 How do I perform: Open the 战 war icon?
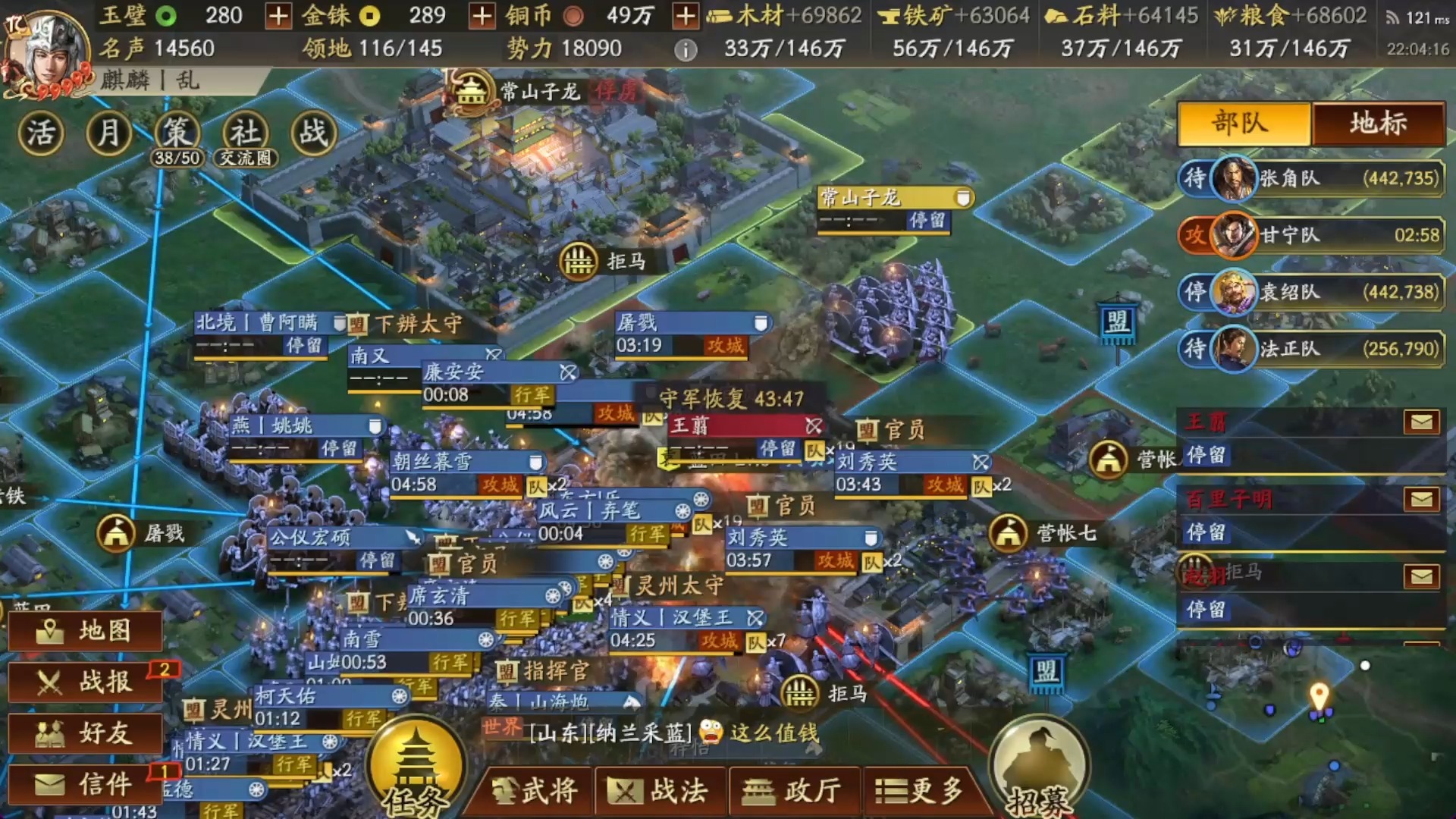(312, 133)
